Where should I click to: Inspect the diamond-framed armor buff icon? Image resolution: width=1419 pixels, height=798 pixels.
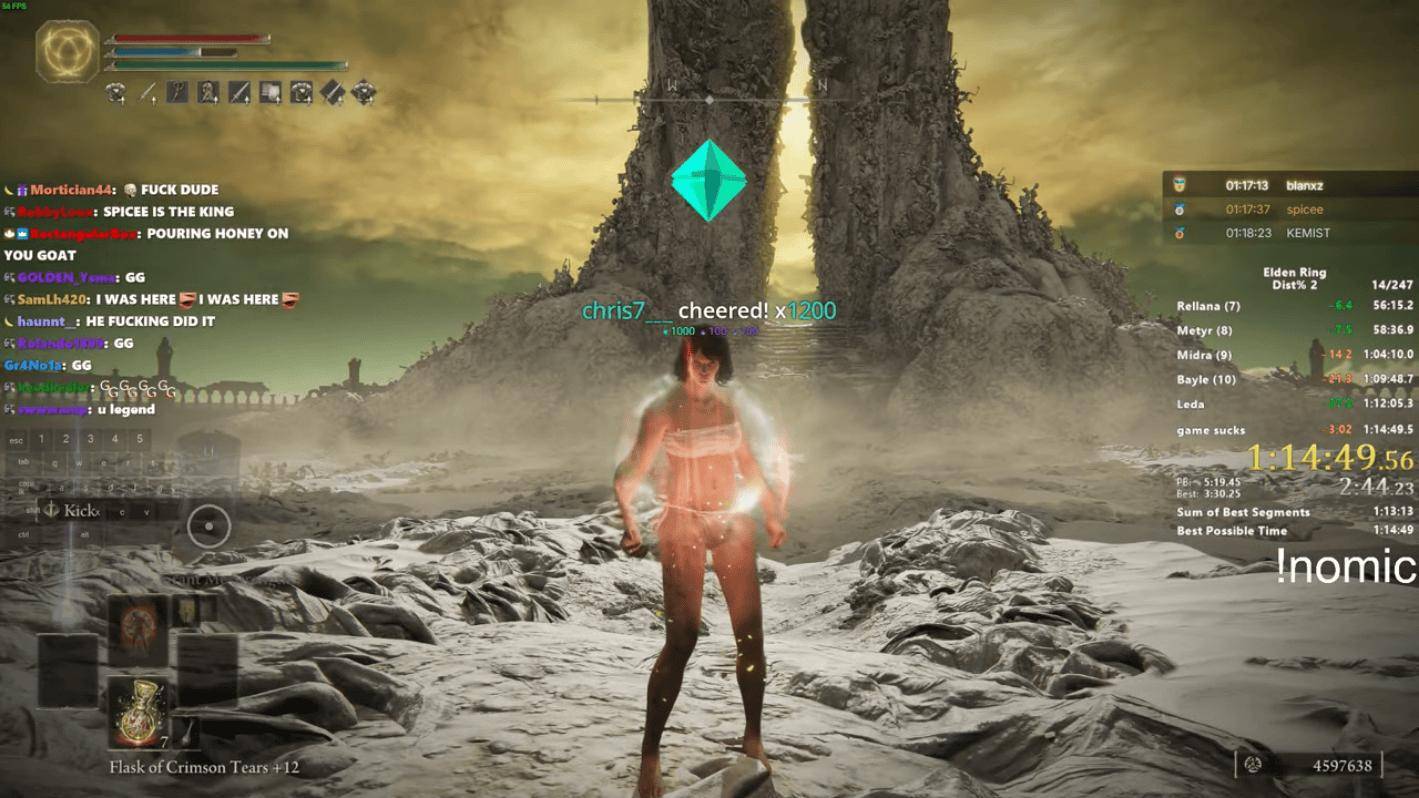(x=363, y=93)
